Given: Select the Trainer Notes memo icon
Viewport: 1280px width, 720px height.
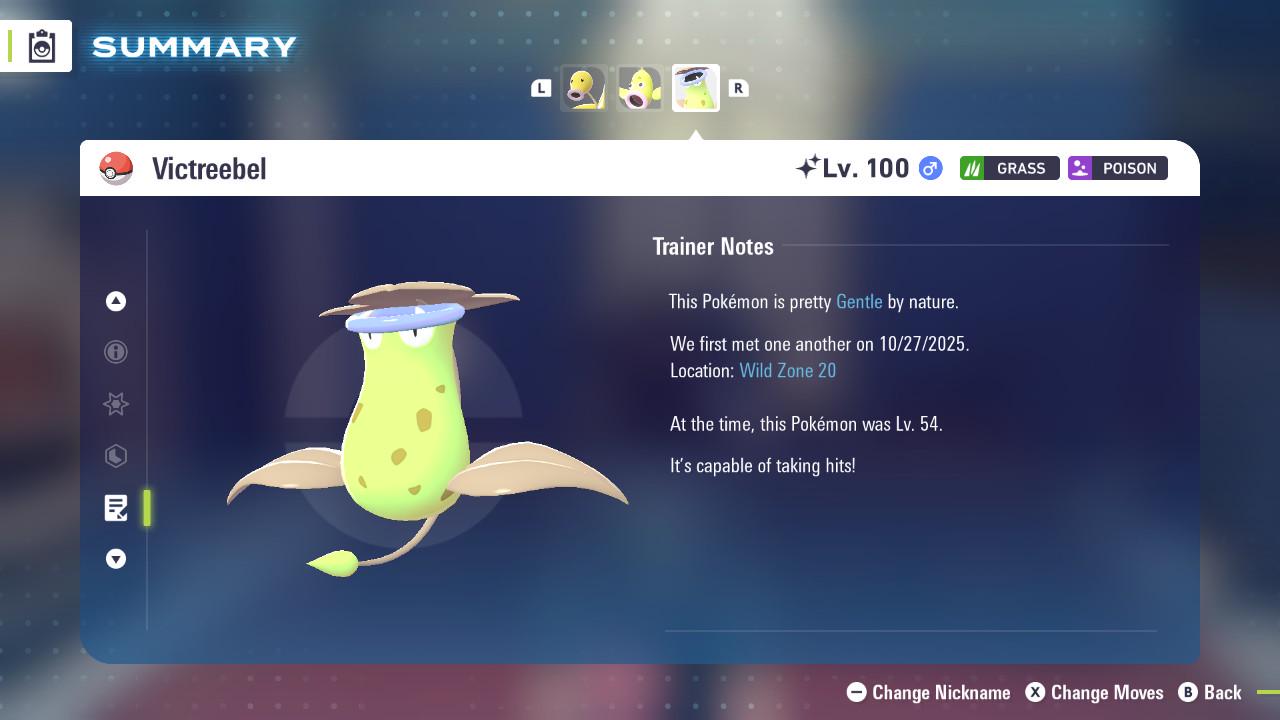Looking at the screenshot, I should [x=116, y=508].
